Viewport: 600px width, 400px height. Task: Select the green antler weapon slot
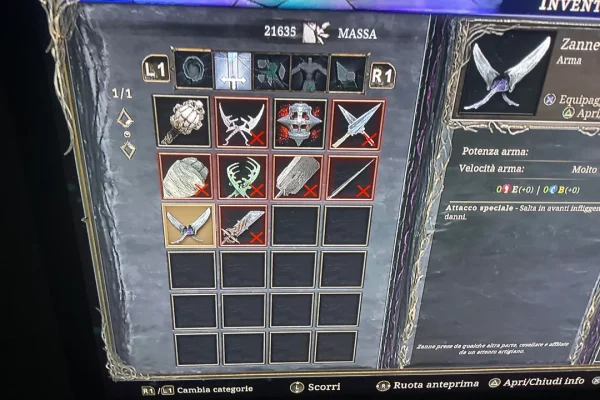coord(243,177)
